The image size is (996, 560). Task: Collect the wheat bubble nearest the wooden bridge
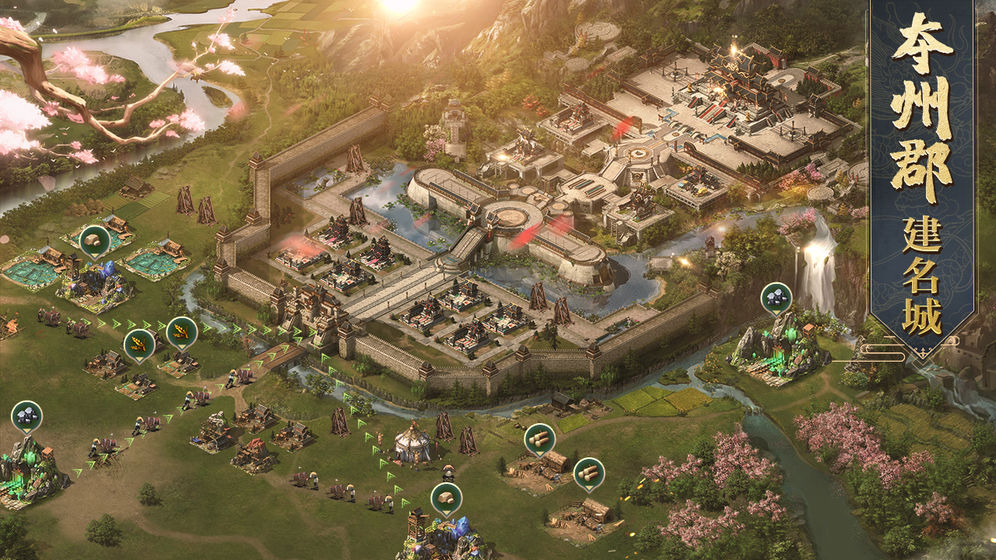click(181, 331)
